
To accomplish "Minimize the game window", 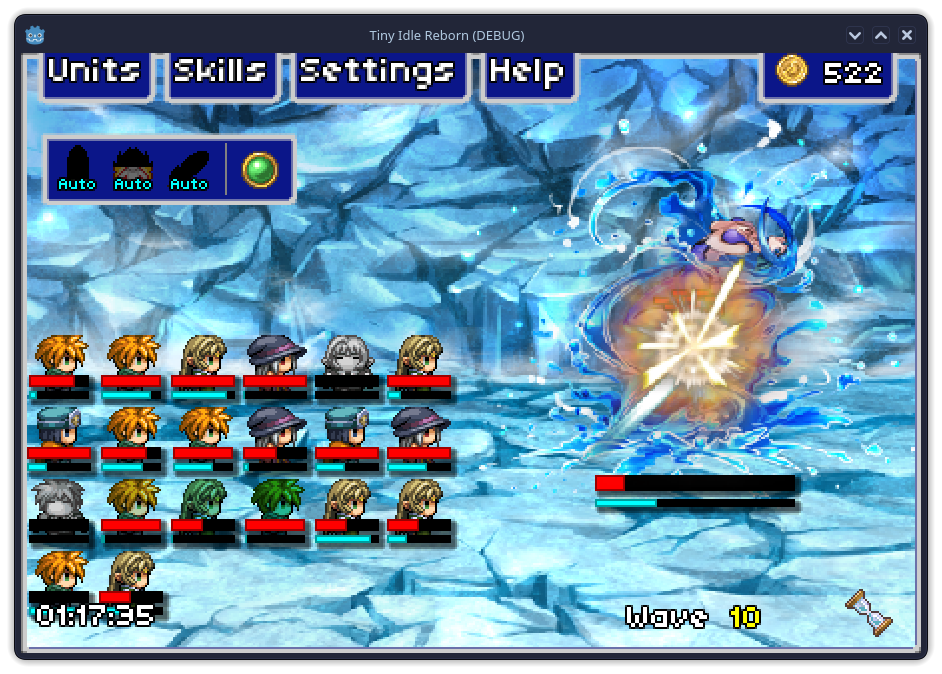I will coord(855,35).
